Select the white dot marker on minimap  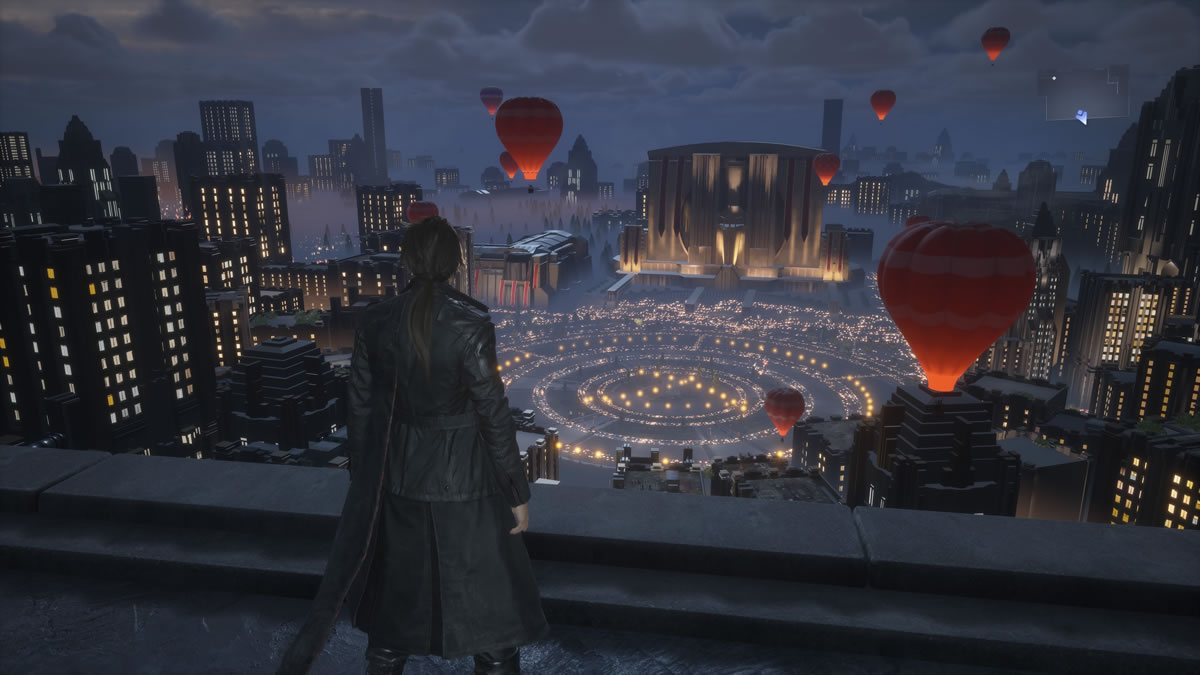(1054, 78)
